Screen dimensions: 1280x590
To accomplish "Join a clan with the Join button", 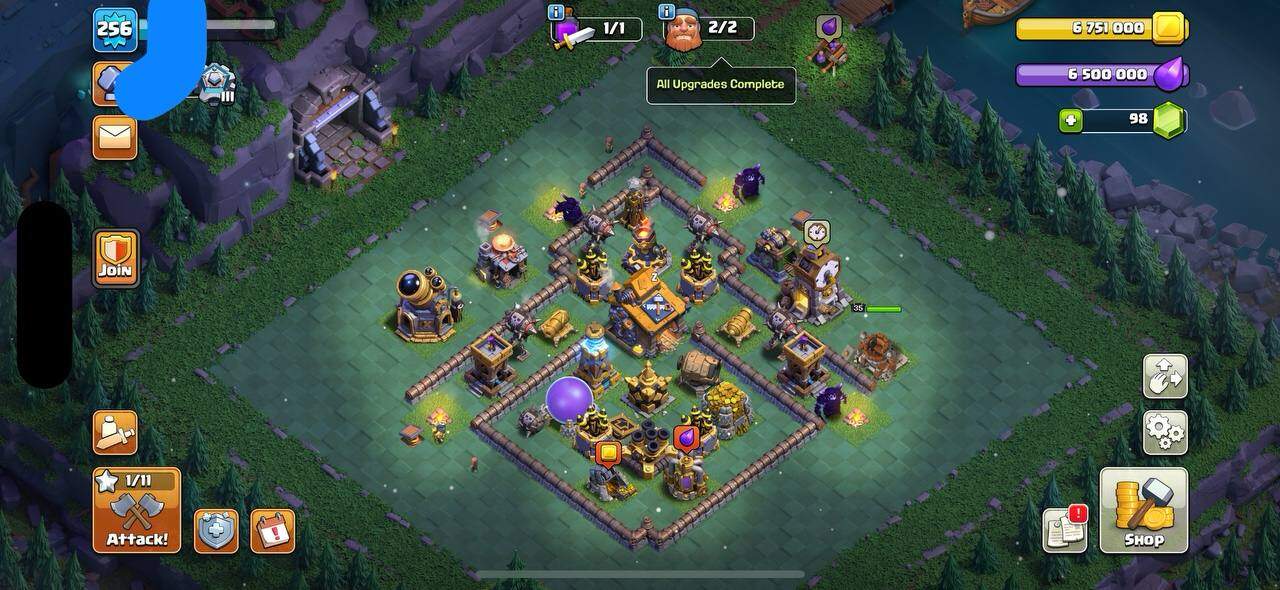I will point(115,257).
